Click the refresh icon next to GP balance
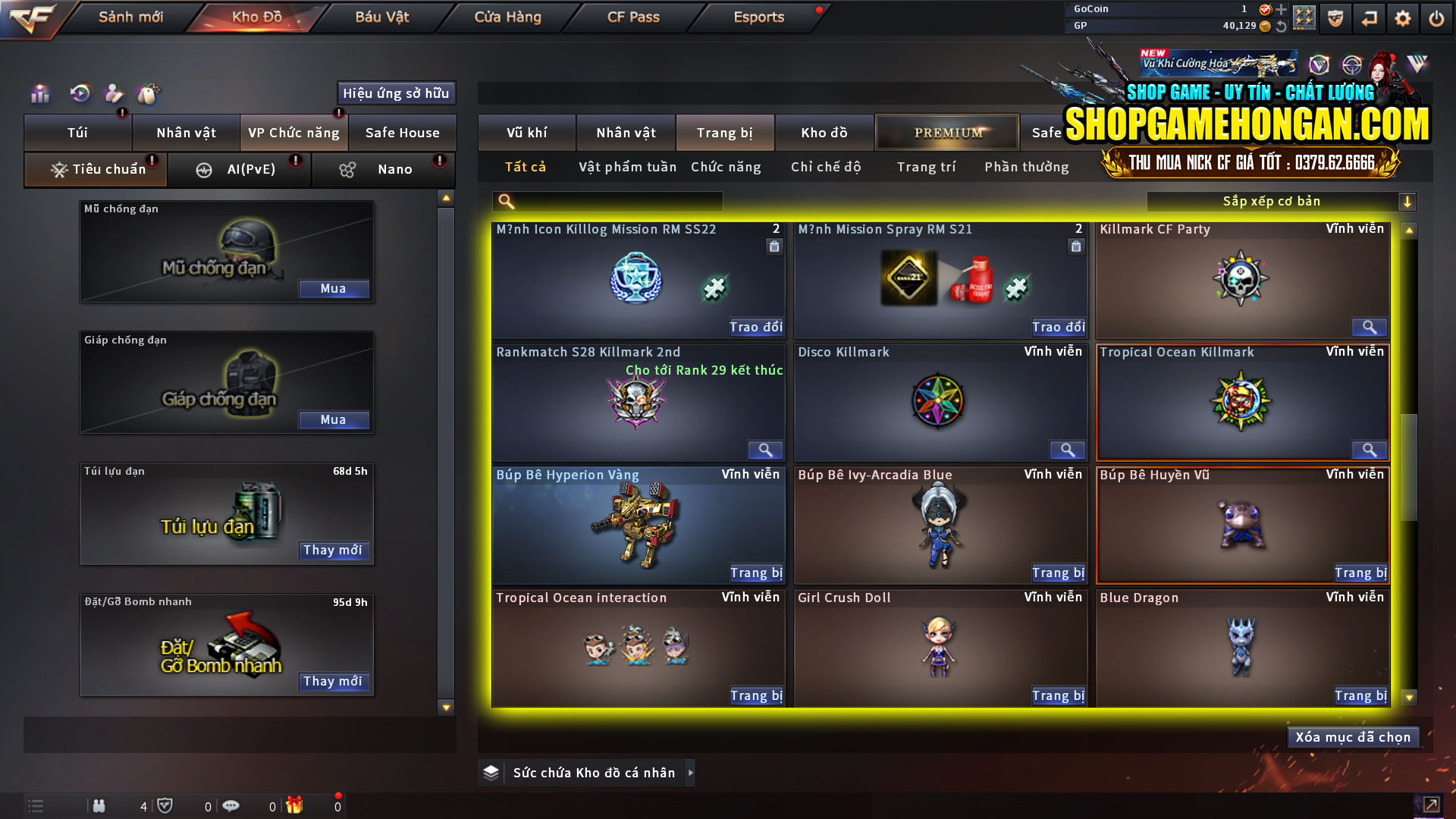The width and height of the screenshot is (1456, 819). point(1282,25)
